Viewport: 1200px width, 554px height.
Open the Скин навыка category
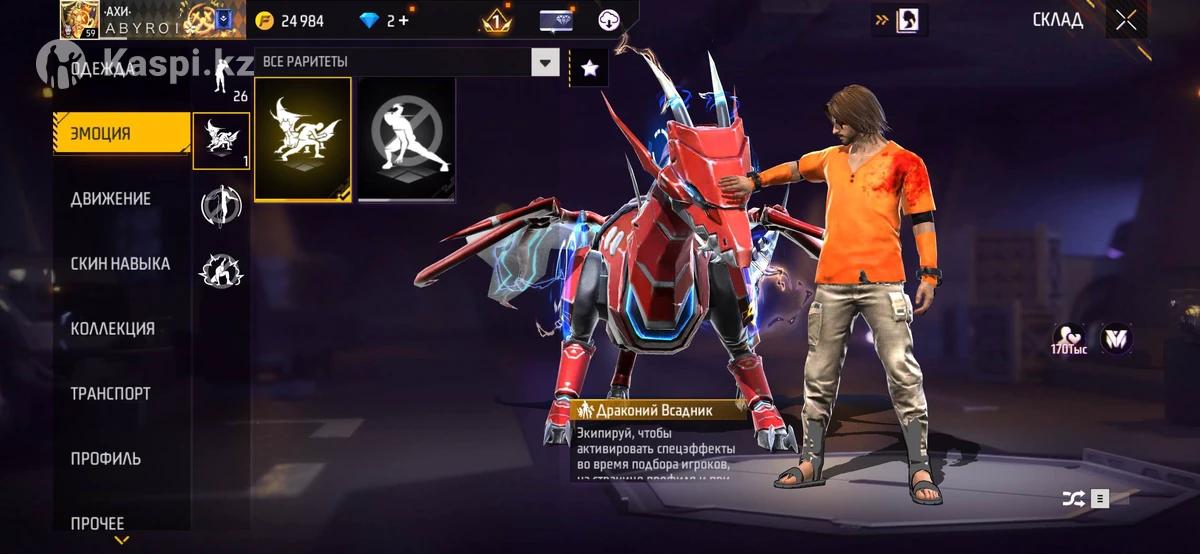point(120,264)
